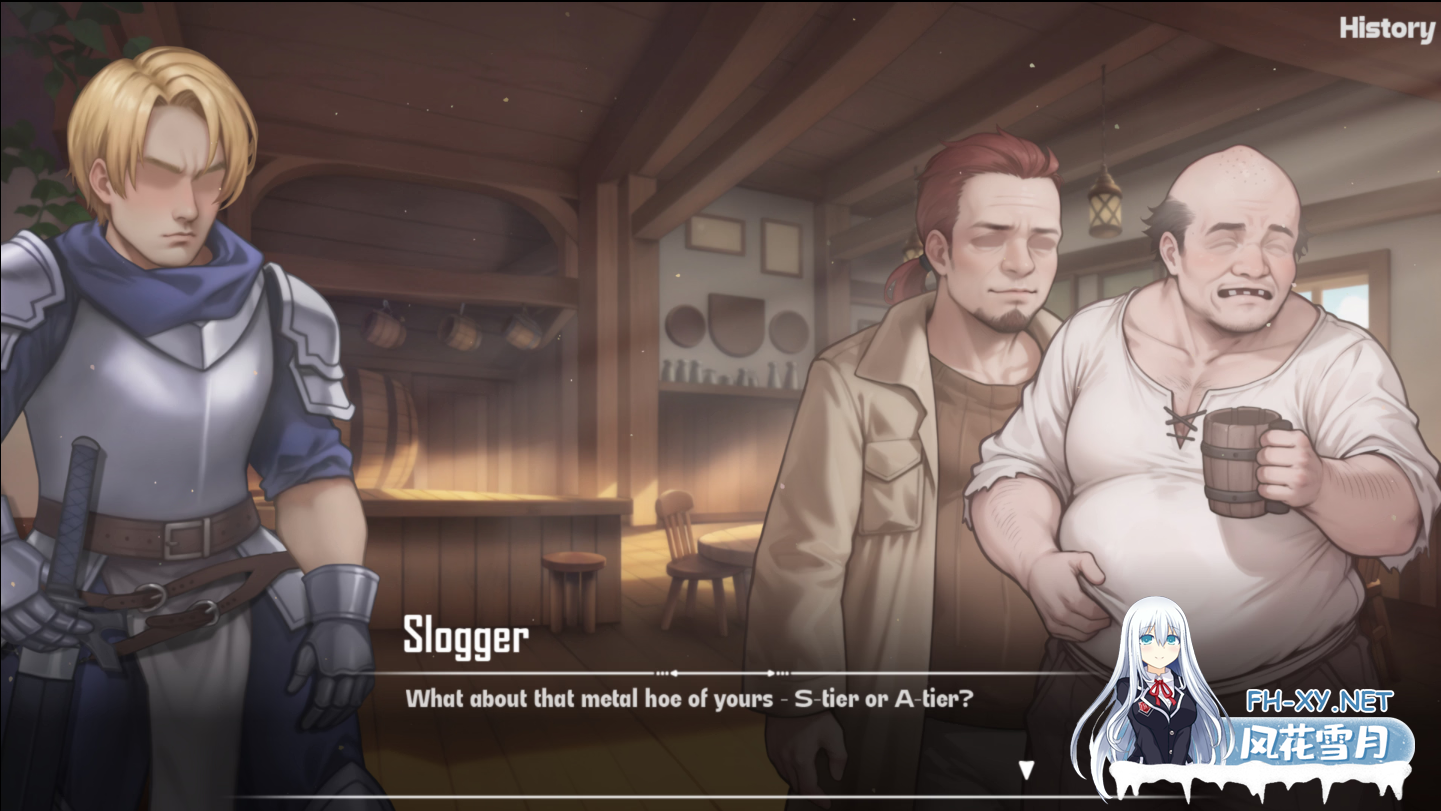The image size is (1441, 811).
Task: Open the dialogue History log
Action: (1386, 29)
